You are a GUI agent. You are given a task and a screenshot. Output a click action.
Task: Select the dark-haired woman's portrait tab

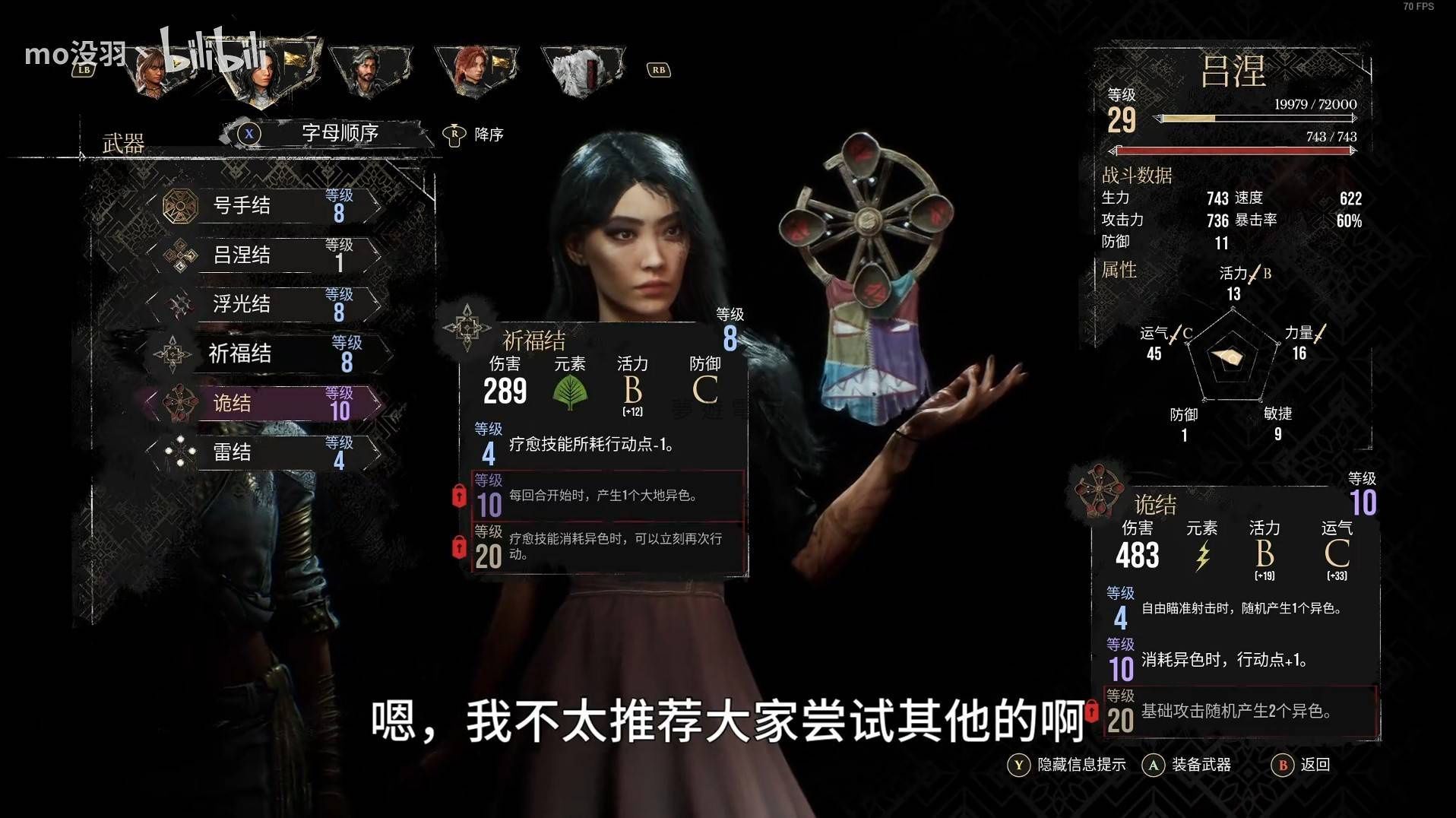262,70
